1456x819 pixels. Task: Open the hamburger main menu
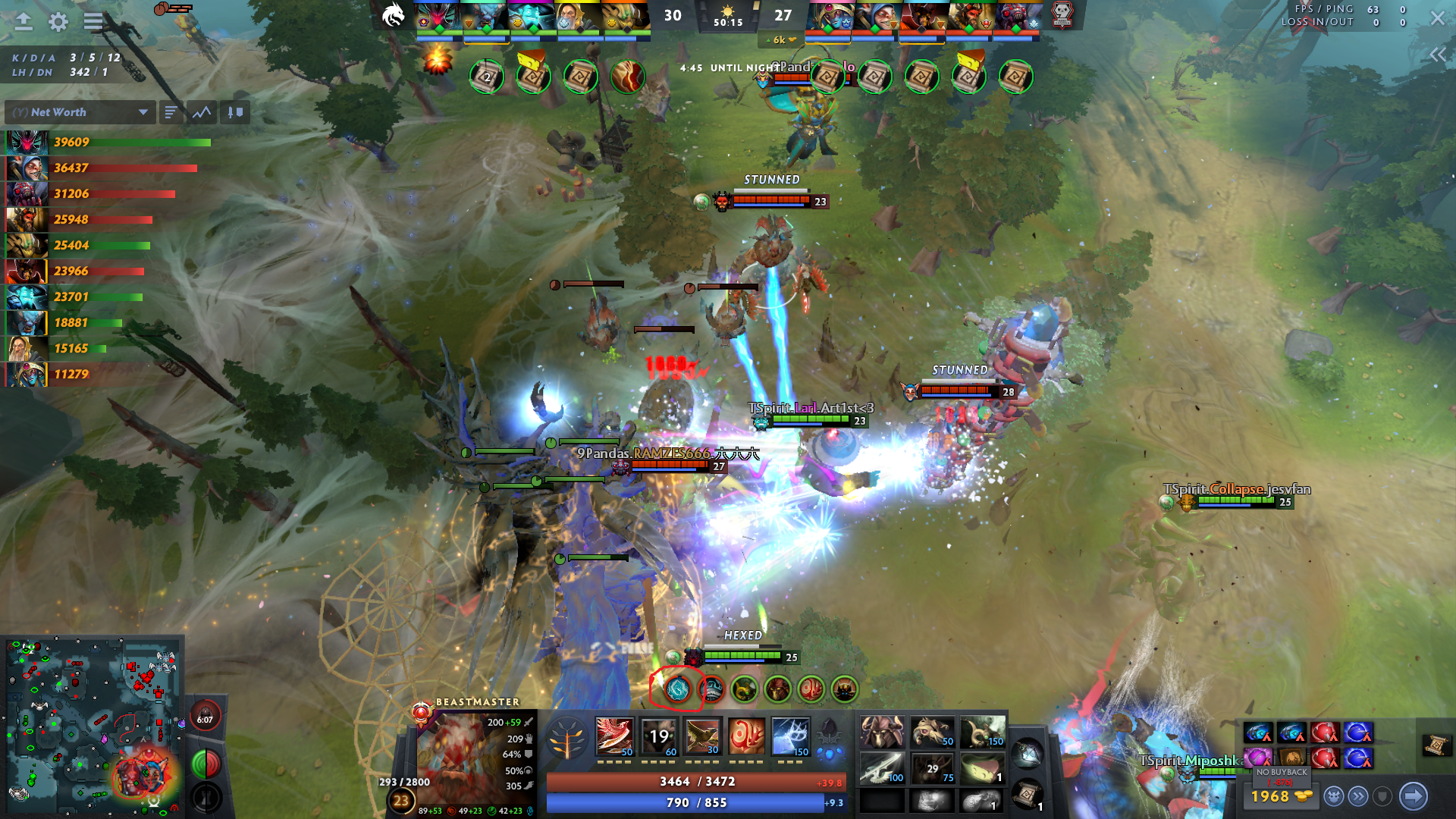[93, 21]
